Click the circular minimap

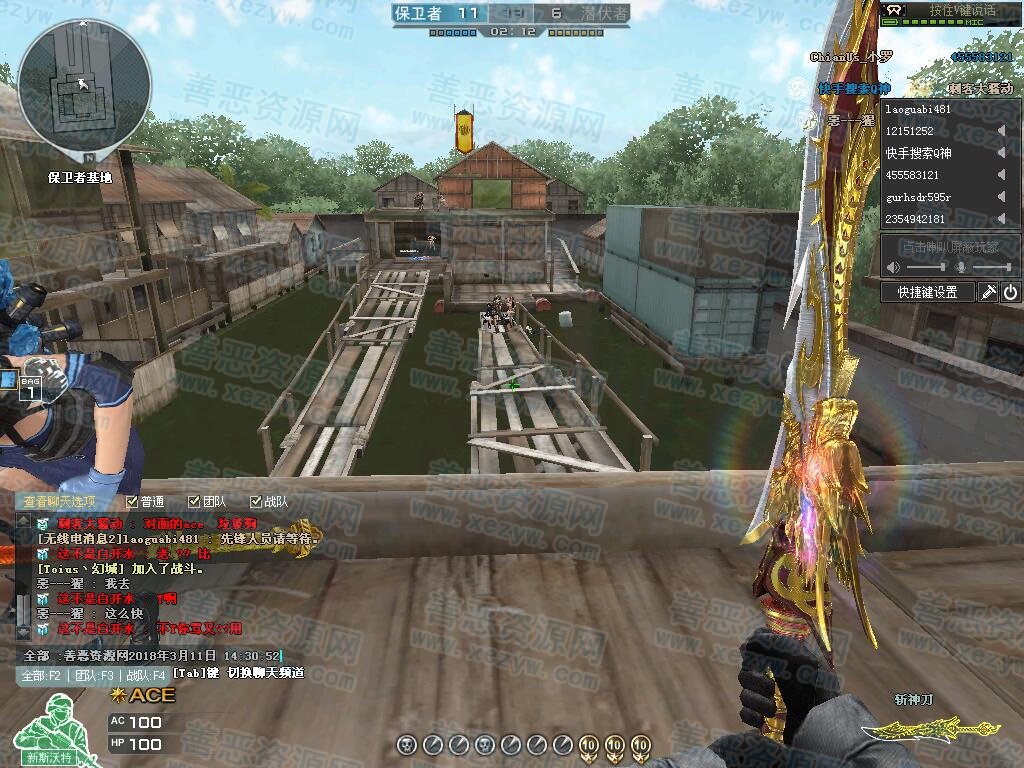click(x=85, y=85)
